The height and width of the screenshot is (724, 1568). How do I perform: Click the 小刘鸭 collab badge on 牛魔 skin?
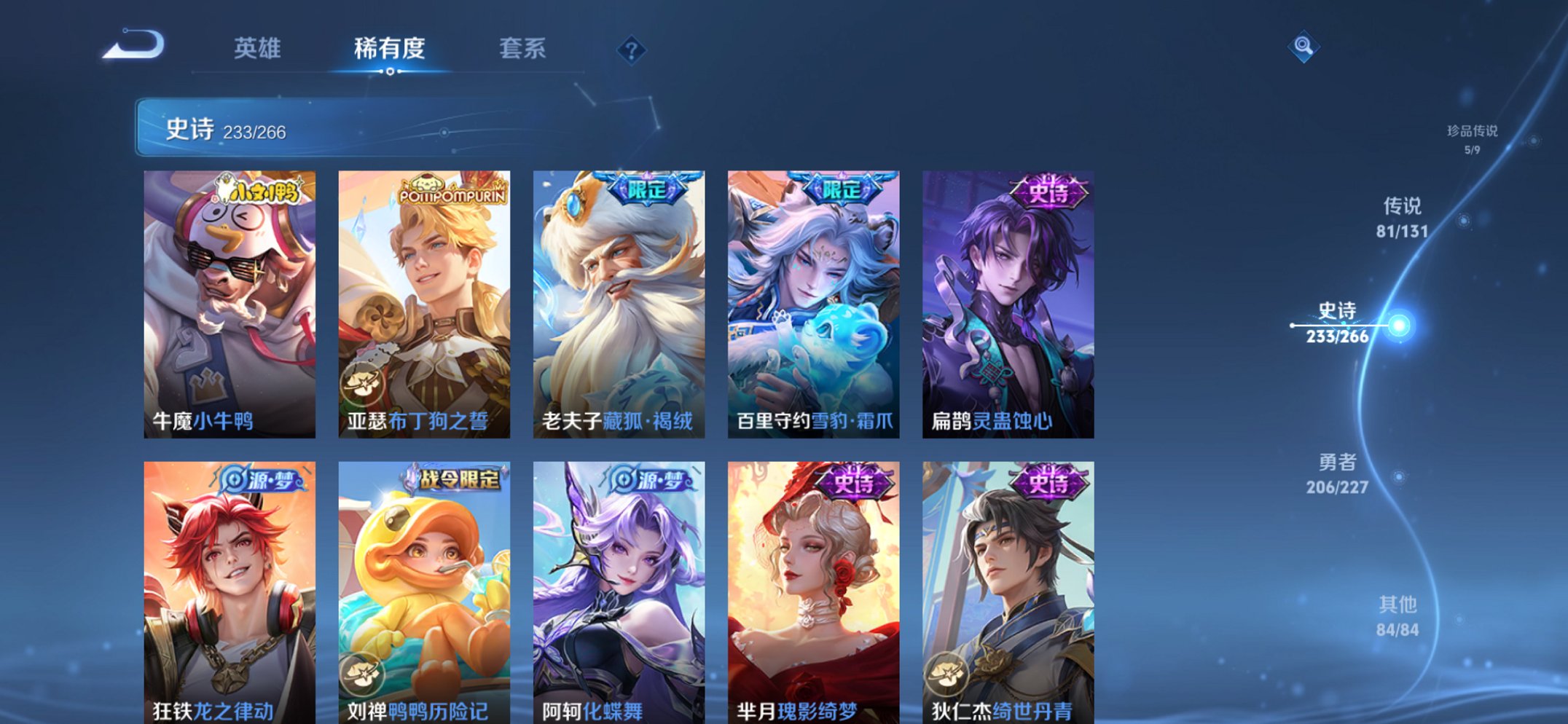pyautogui.click(x=256, y=190)
